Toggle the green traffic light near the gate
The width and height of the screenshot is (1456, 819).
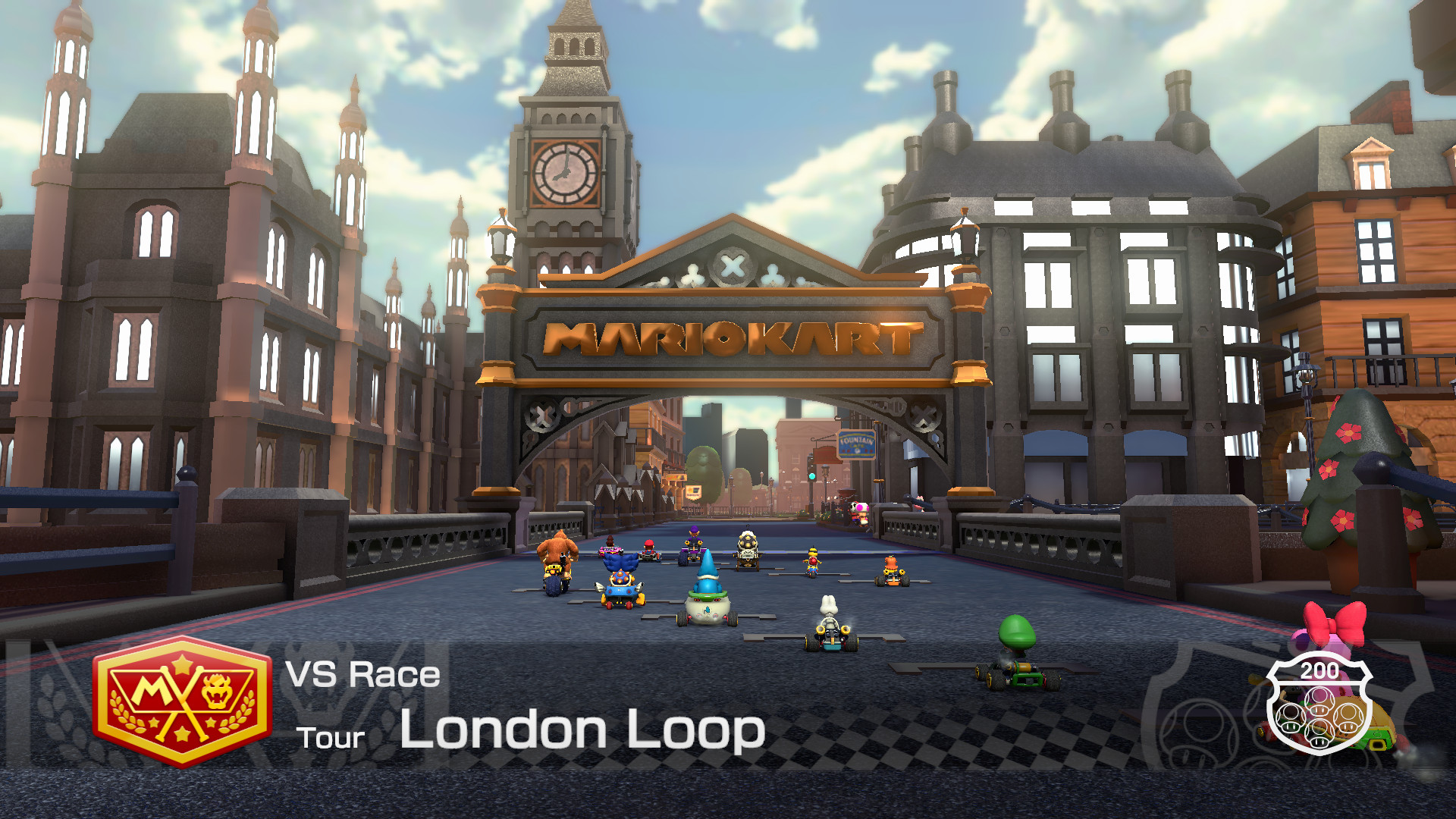click(812, 476)
